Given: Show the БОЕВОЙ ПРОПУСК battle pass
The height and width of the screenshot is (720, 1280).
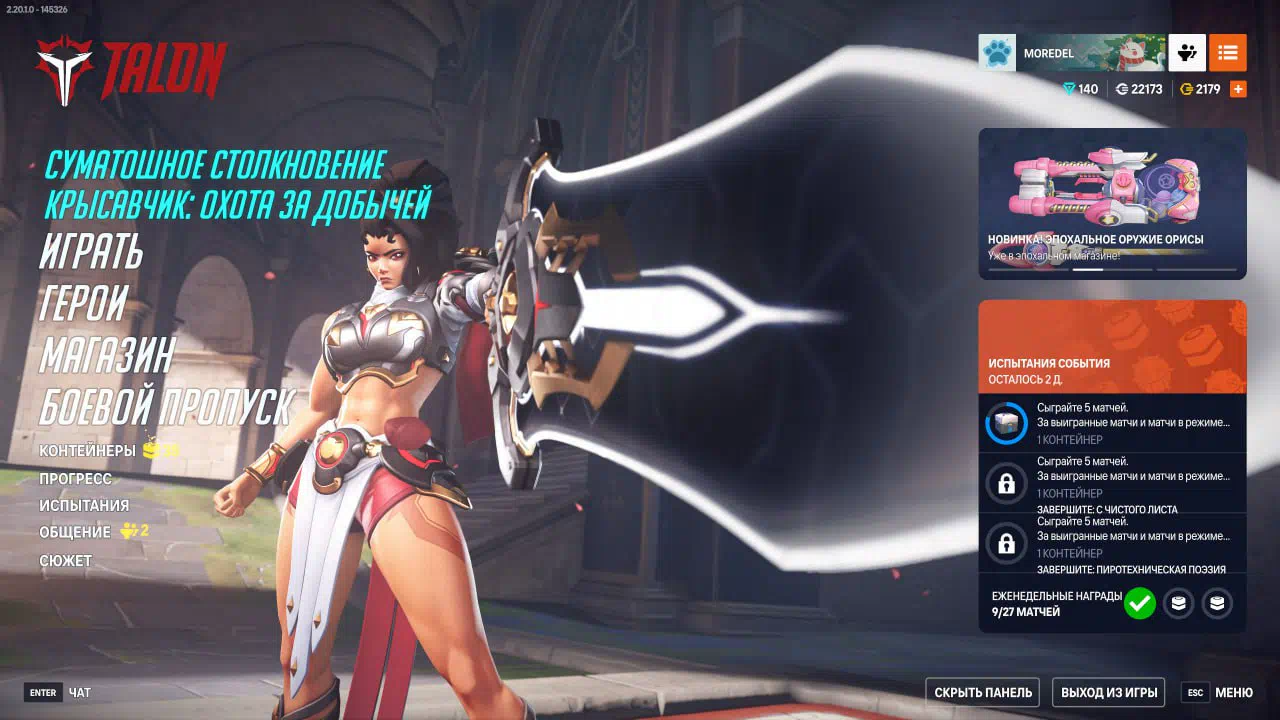Looking at the screenshot, I should [166, 406].
